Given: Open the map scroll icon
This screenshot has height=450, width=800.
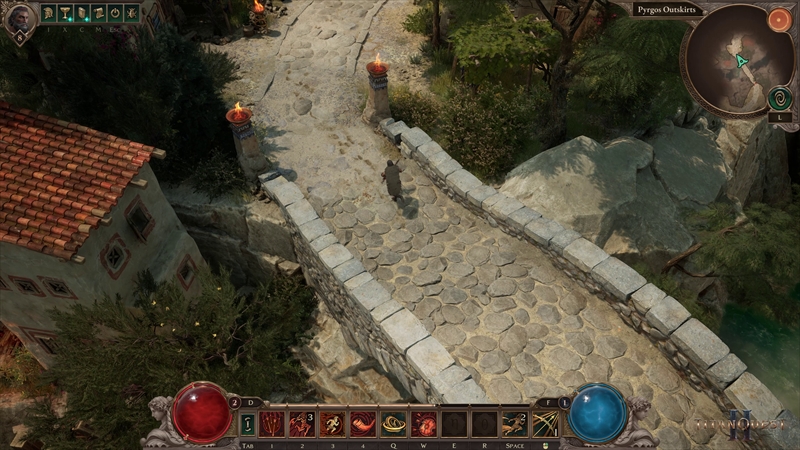Looking at the screenshot, I should click(x=98, y=13).
